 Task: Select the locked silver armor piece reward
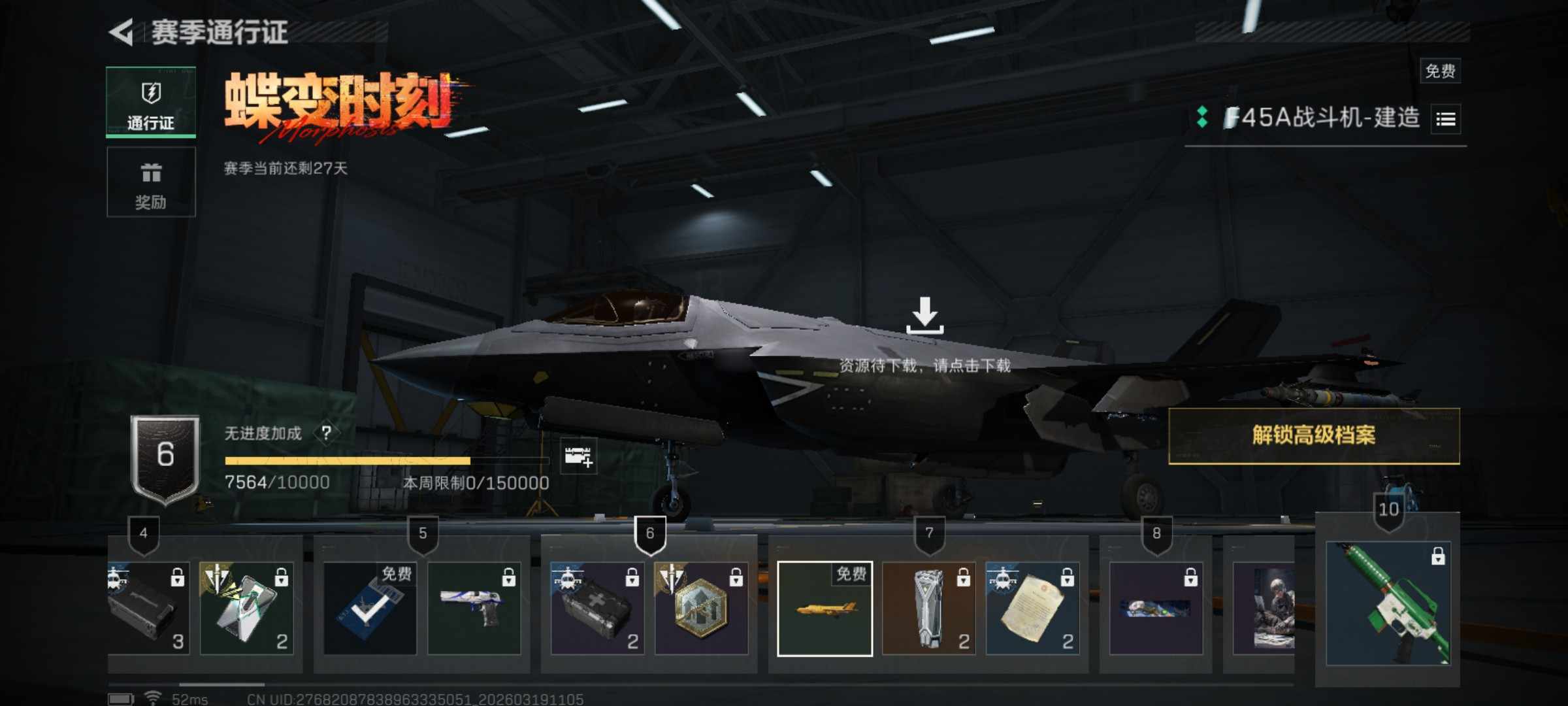click(x=928, y=609)
